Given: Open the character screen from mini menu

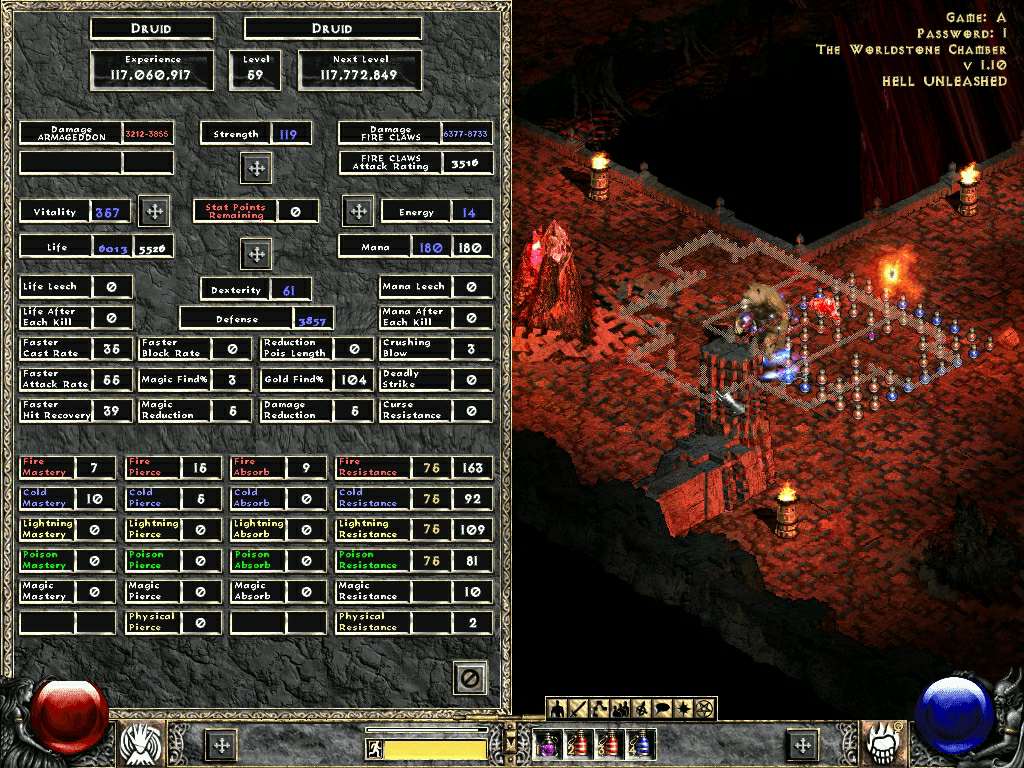Looking at the screenshot, I should click(558, 709).
